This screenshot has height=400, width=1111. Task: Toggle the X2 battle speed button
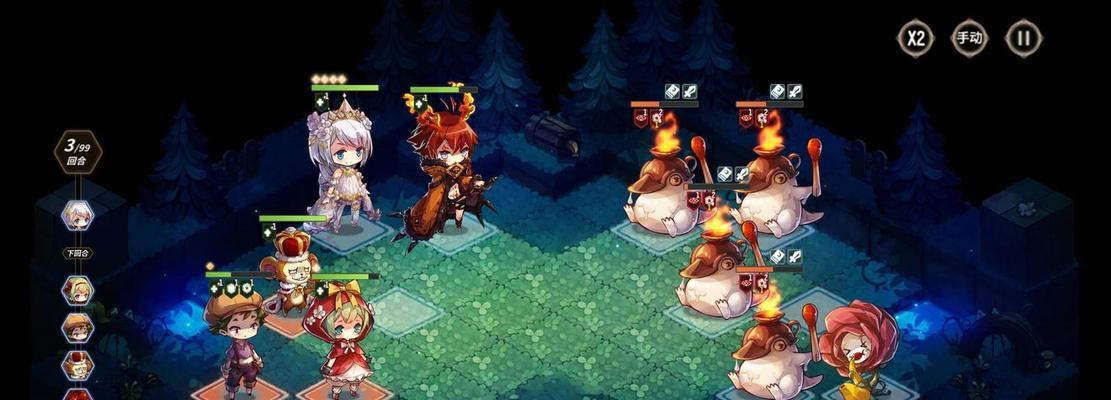click(x=915, y=39)
